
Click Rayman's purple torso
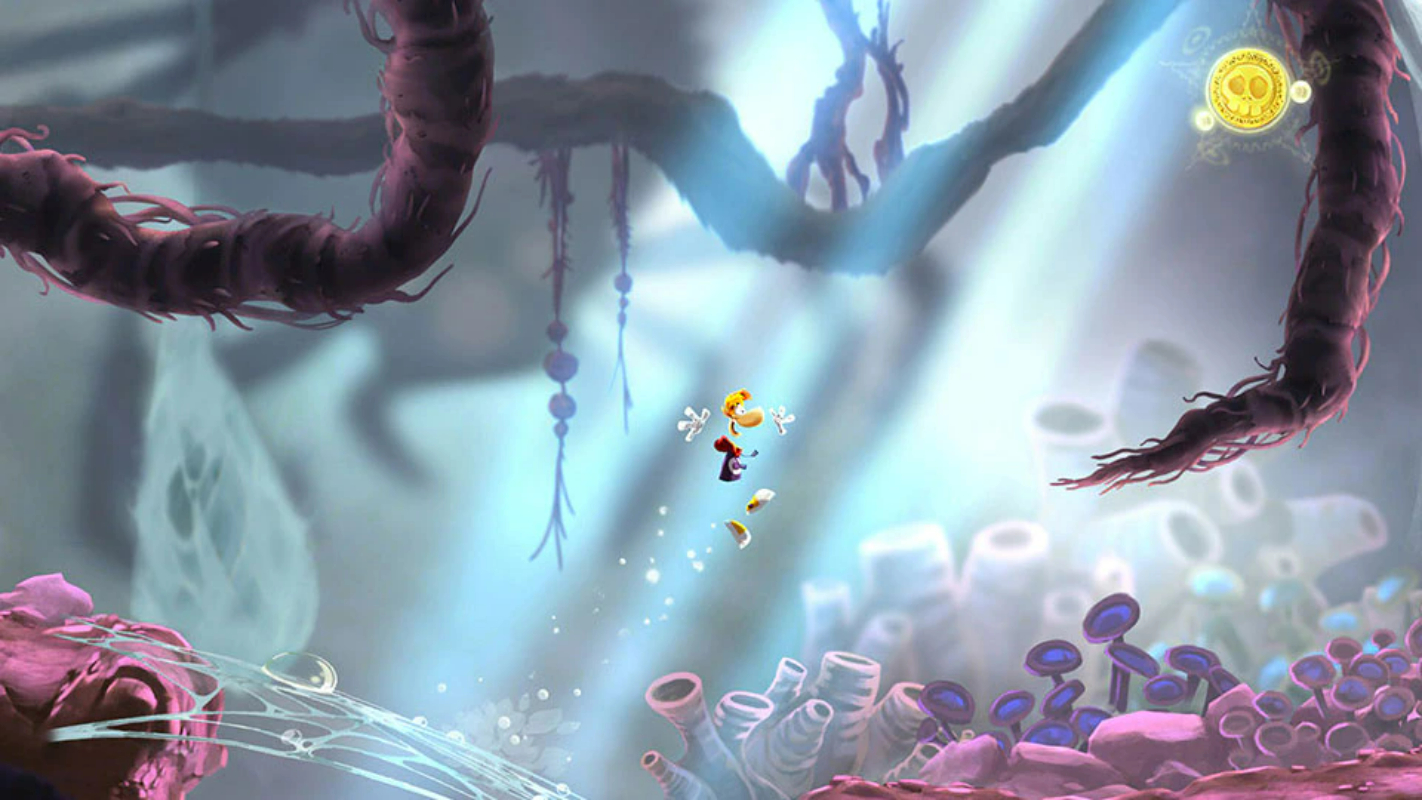(x=730, y=468)
